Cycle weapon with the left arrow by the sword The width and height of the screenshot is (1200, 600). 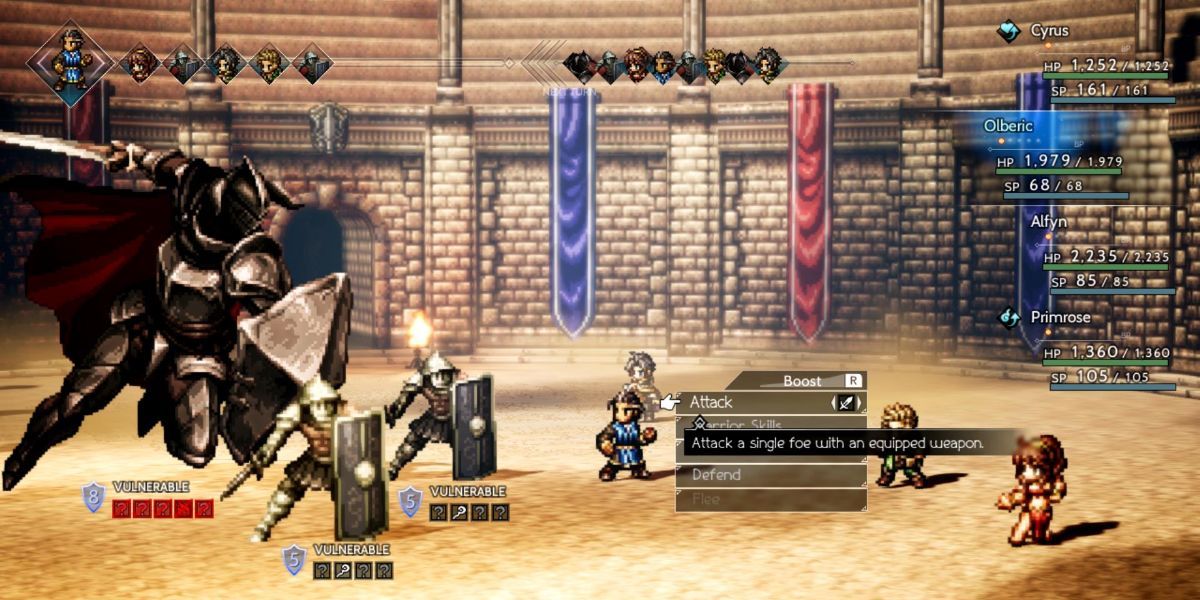834,403
